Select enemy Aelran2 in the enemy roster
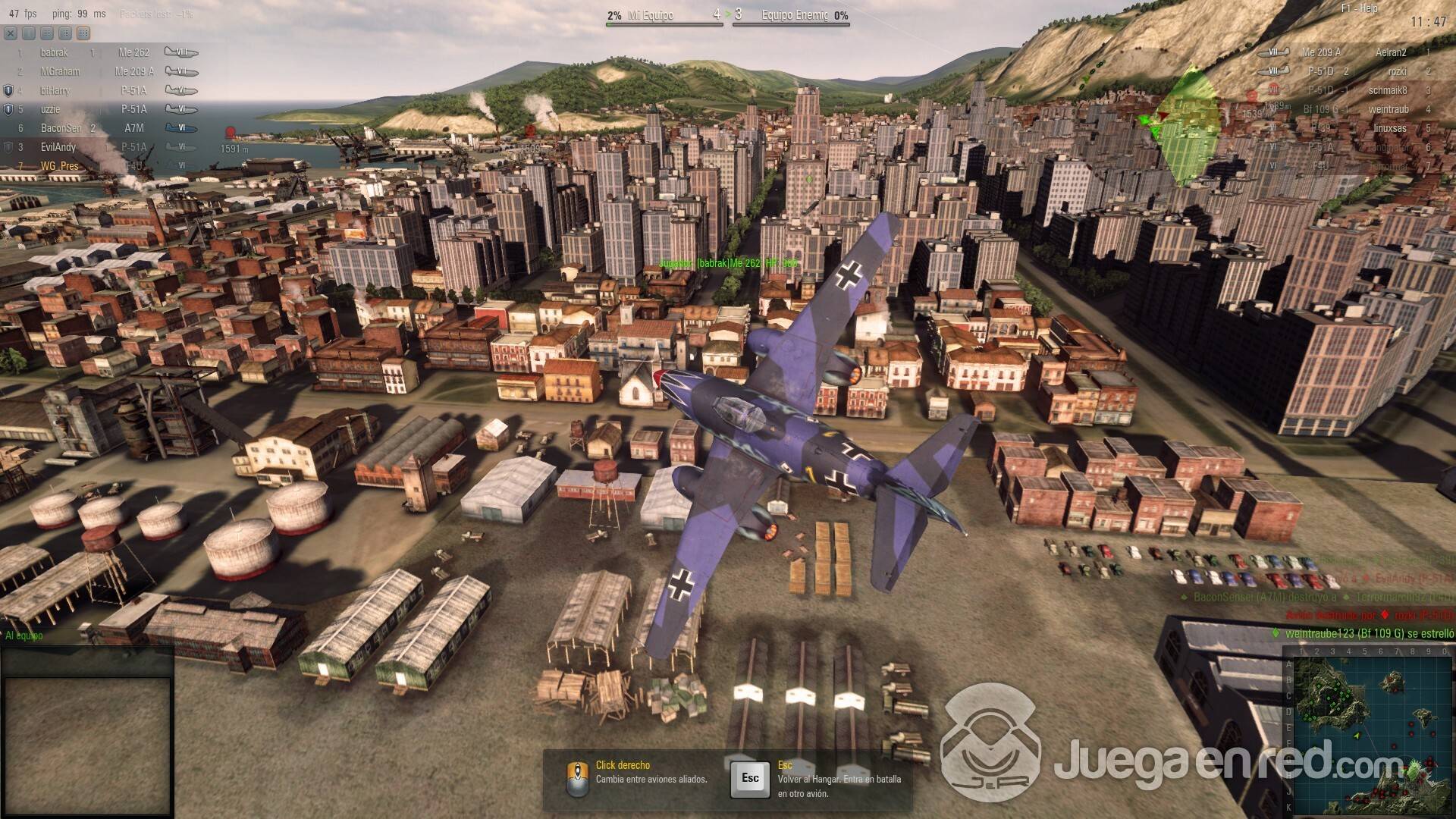 click(x=1357, y=52)
